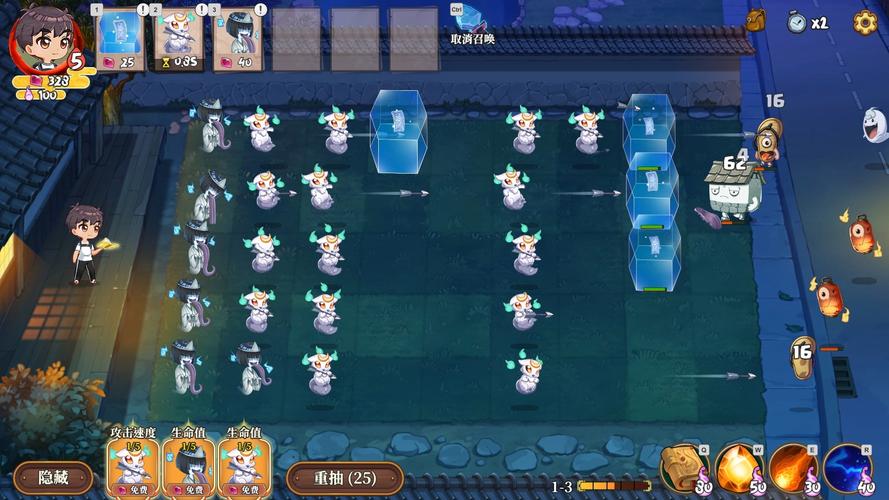Click the 取消召唤 cancel summon button
Screen dimensions: 889x500
pyautogui.click(x=470, y=24)
